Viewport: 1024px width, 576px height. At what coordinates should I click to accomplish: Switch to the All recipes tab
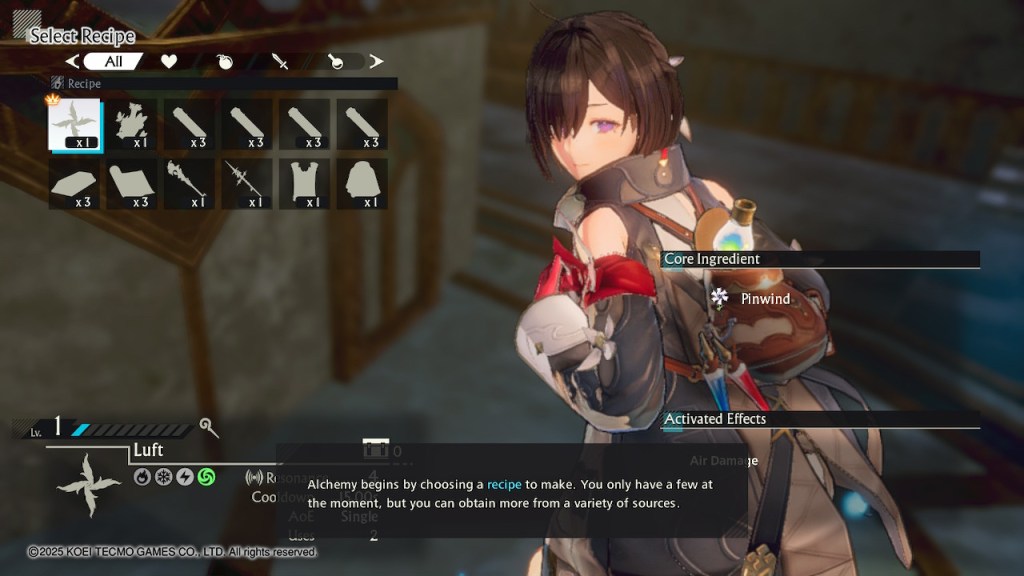pyautogui.click(x=113, y=62)
